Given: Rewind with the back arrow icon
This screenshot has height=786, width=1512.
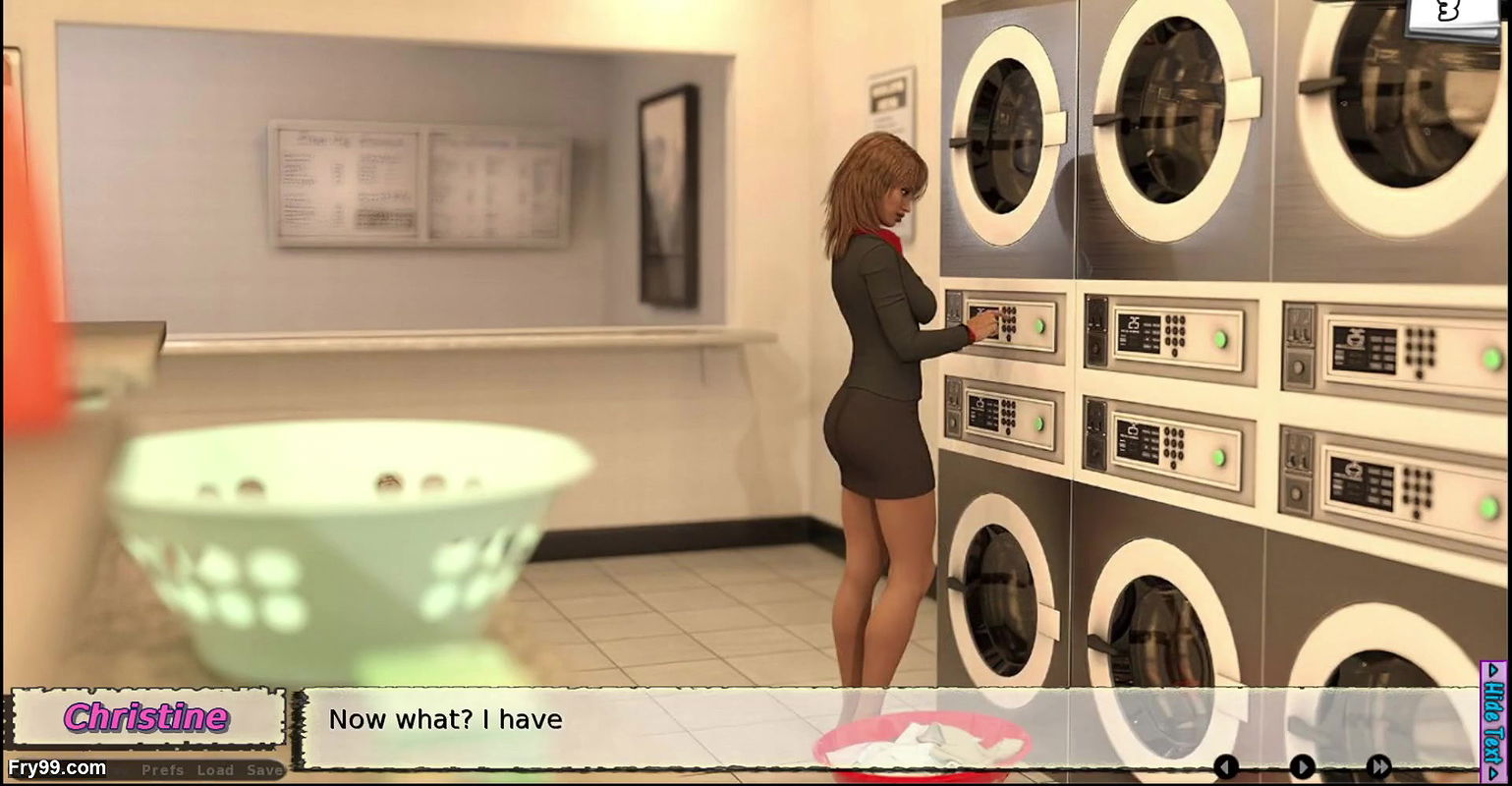Looking at the screenshot, I should [x=1226, y=765].
